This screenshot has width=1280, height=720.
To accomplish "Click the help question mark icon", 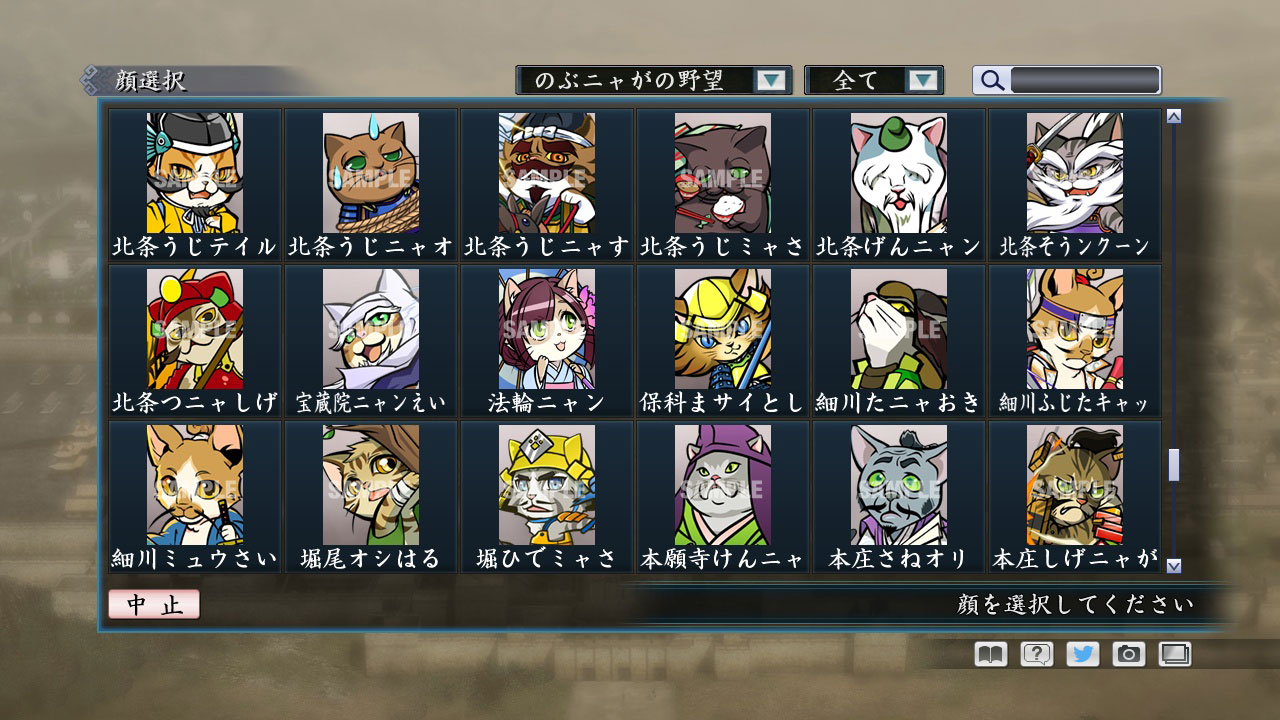I will click(x=1038, y=655).
